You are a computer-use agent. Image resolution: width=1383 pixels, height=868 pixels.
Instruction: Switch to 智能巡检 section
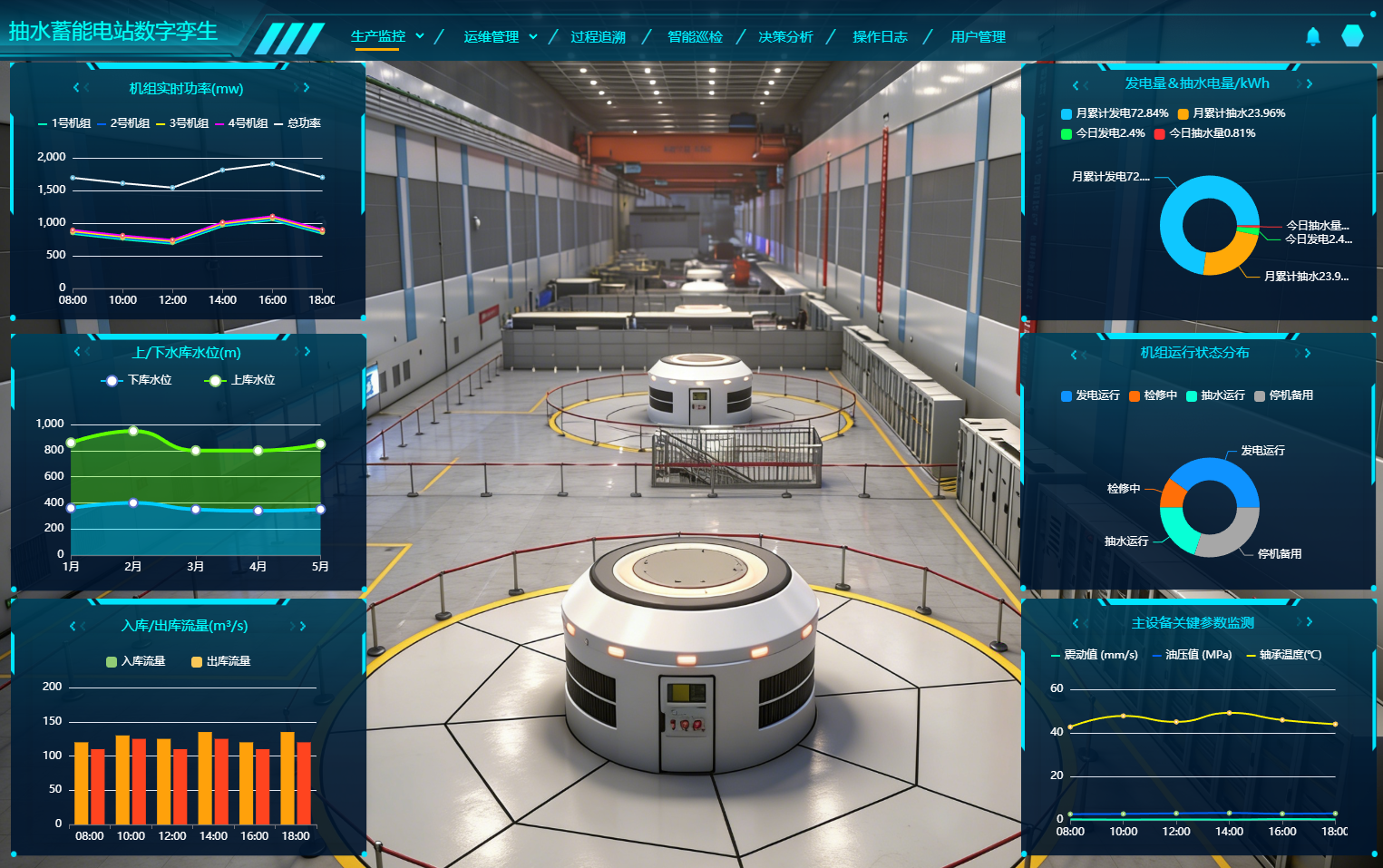[x=695, y=37]
